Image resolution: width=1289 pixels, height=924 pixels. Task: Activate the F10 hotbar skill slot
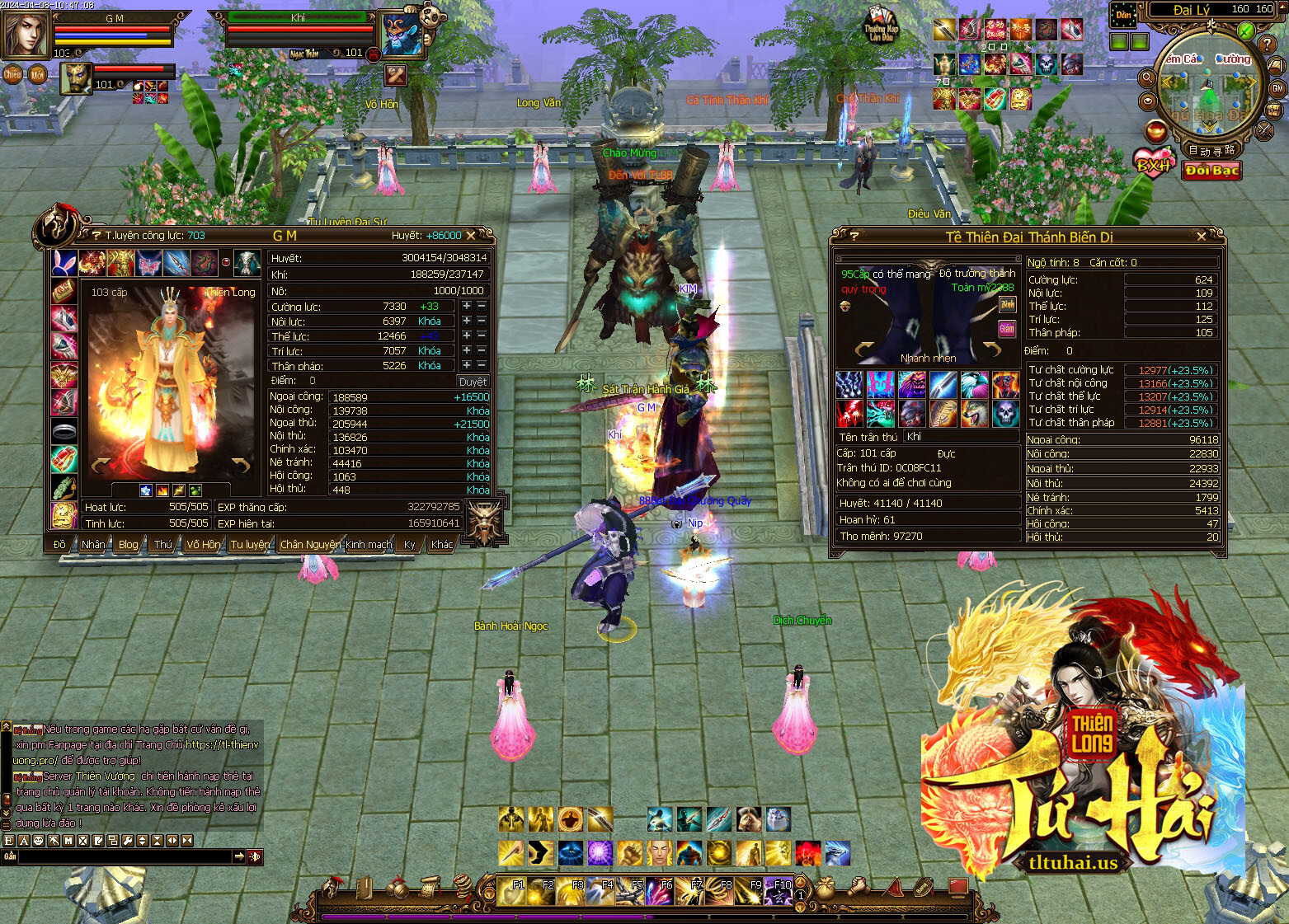(779, 891)
